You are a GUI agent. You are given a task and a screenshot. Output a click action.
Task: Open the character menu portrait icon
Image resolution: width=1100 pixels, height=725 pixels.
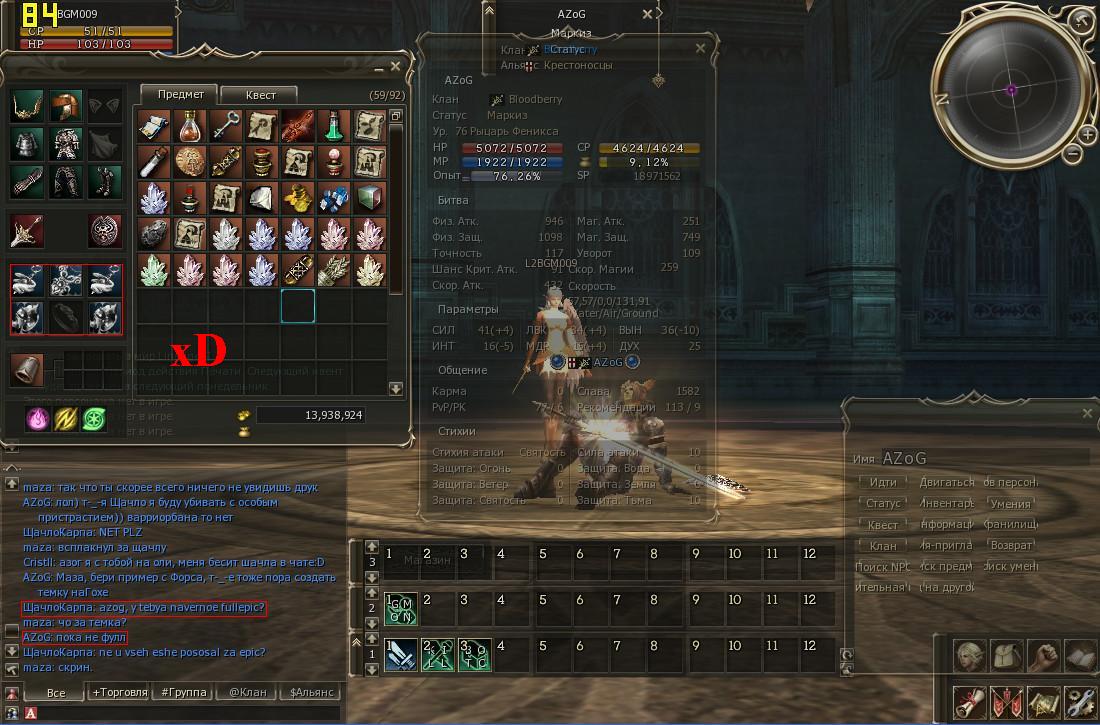click(969, 656)
